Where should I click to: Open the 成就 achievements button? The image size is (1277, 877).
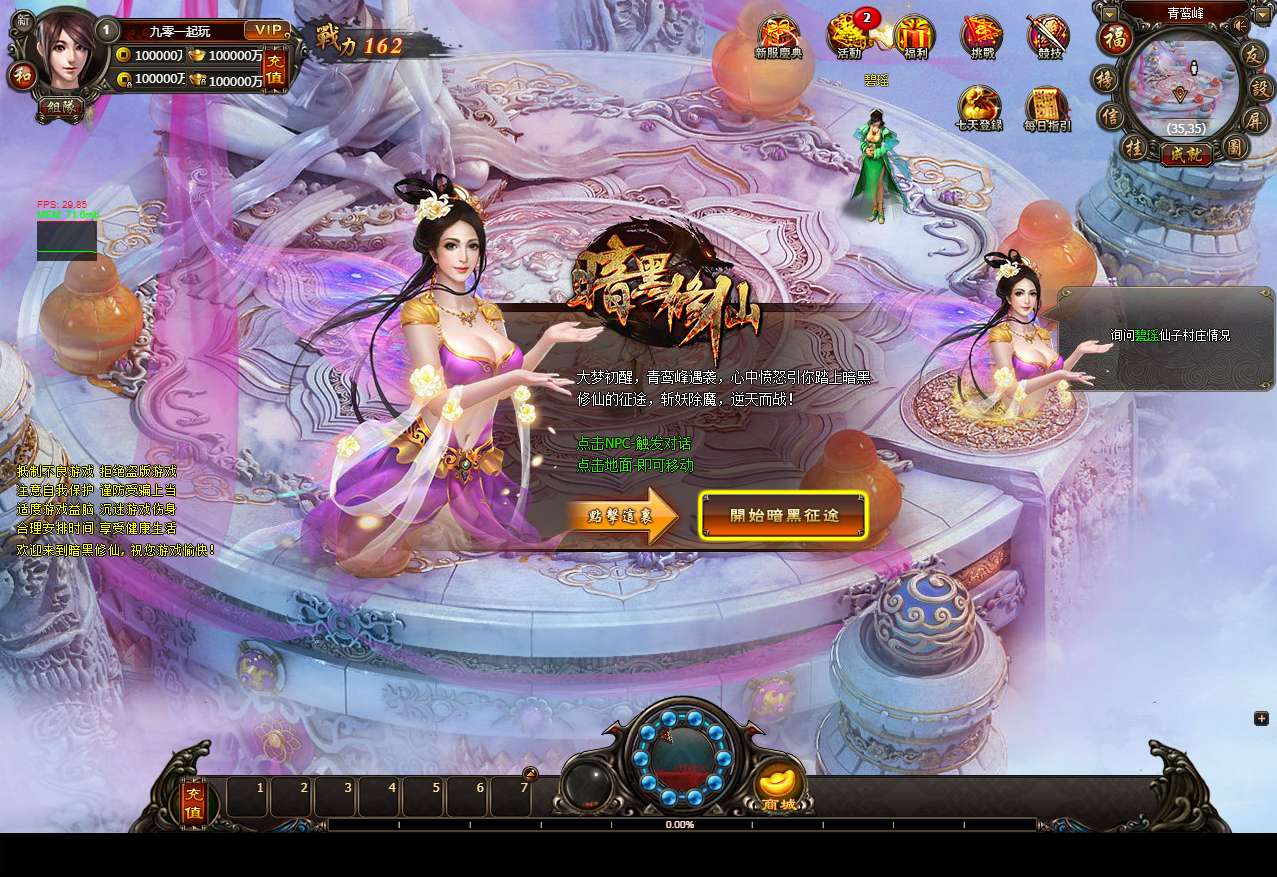pos(1186,154)
